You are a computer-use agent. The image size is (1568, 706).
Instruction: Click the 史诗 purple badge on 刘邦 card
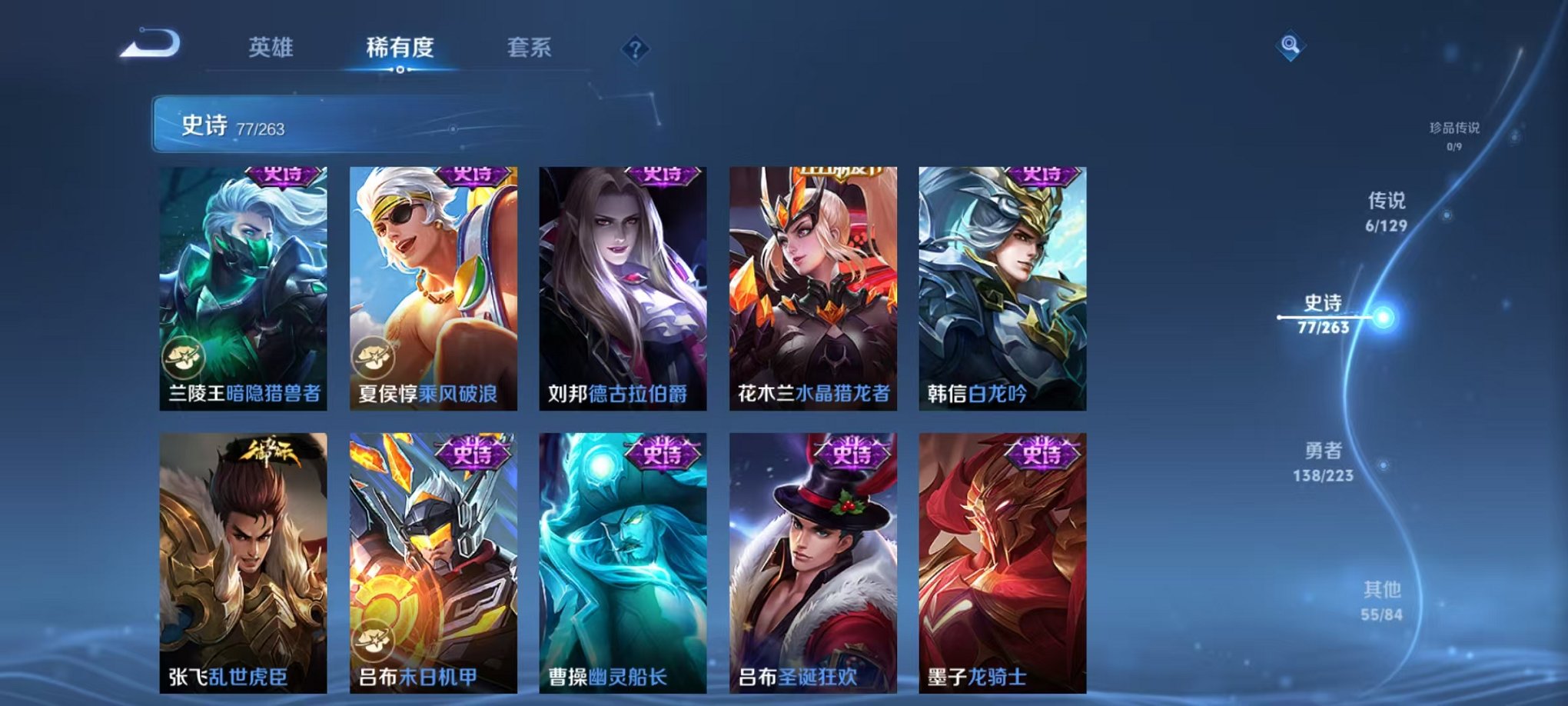(x=663, y=177)
